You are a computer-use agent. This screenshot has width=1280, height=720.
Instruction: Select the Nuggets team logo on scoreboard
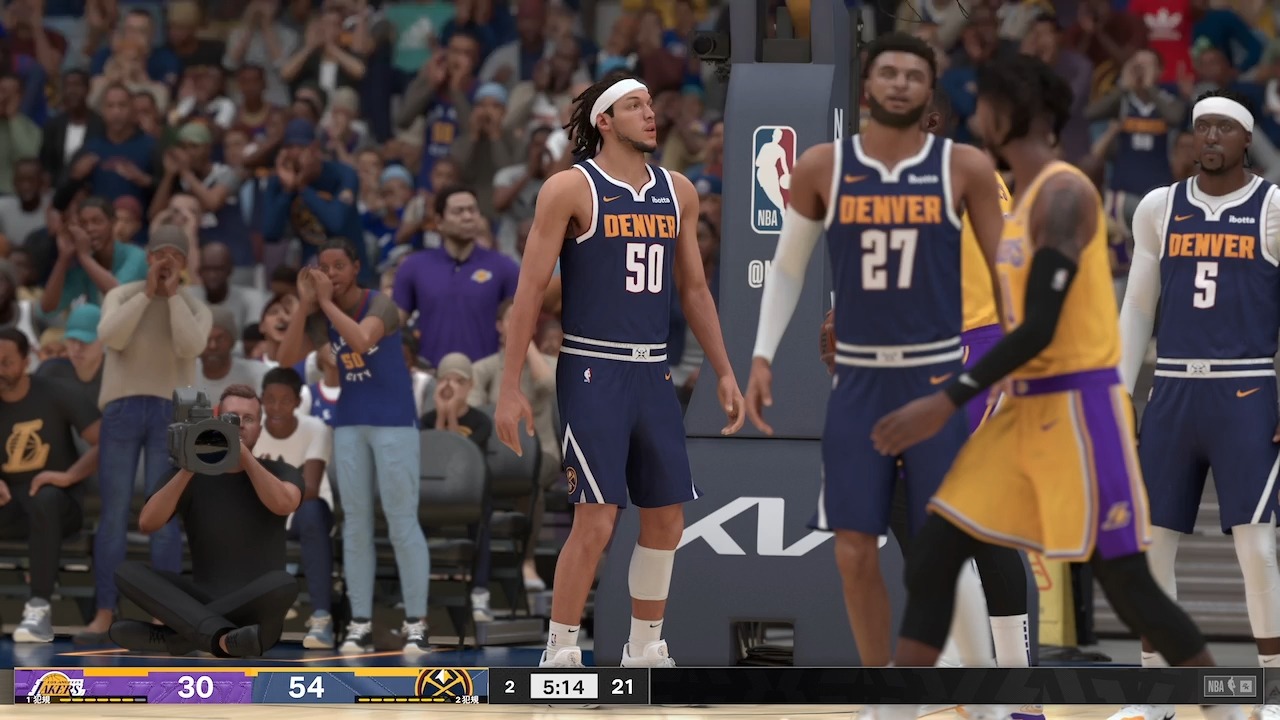444,685
